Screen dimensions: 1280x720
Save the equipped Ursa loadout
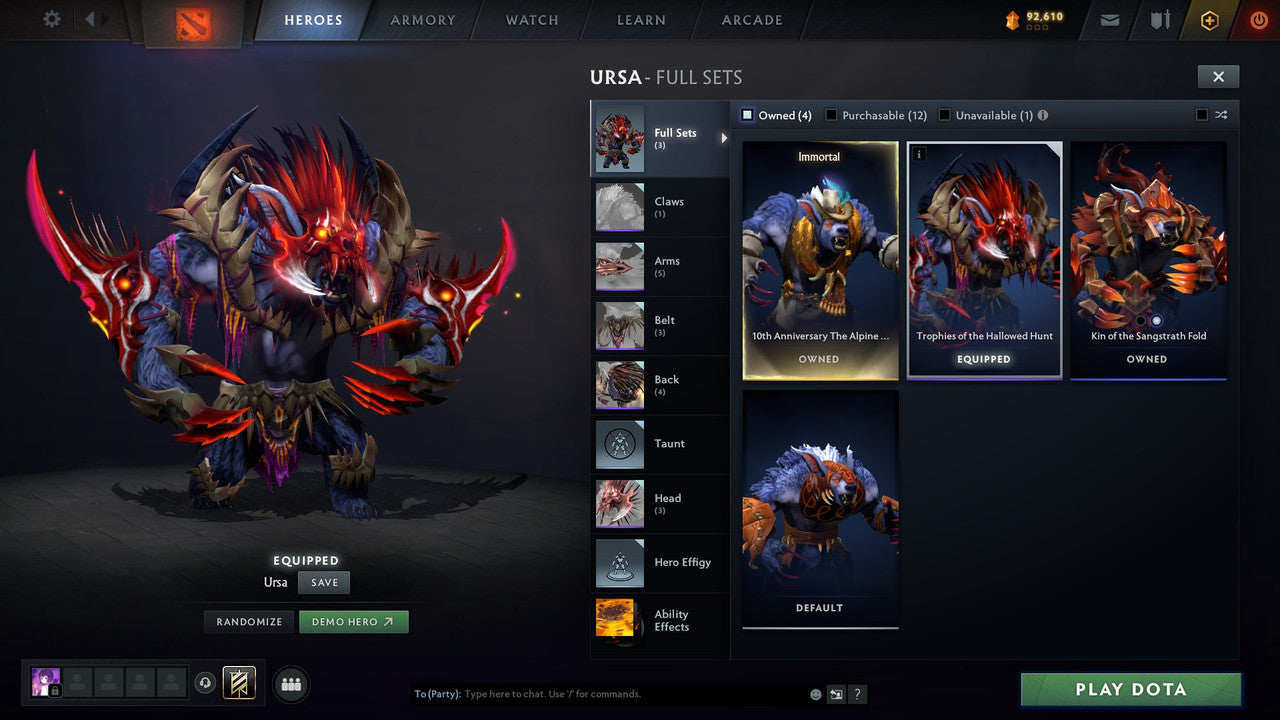click(x=324, y=582)
